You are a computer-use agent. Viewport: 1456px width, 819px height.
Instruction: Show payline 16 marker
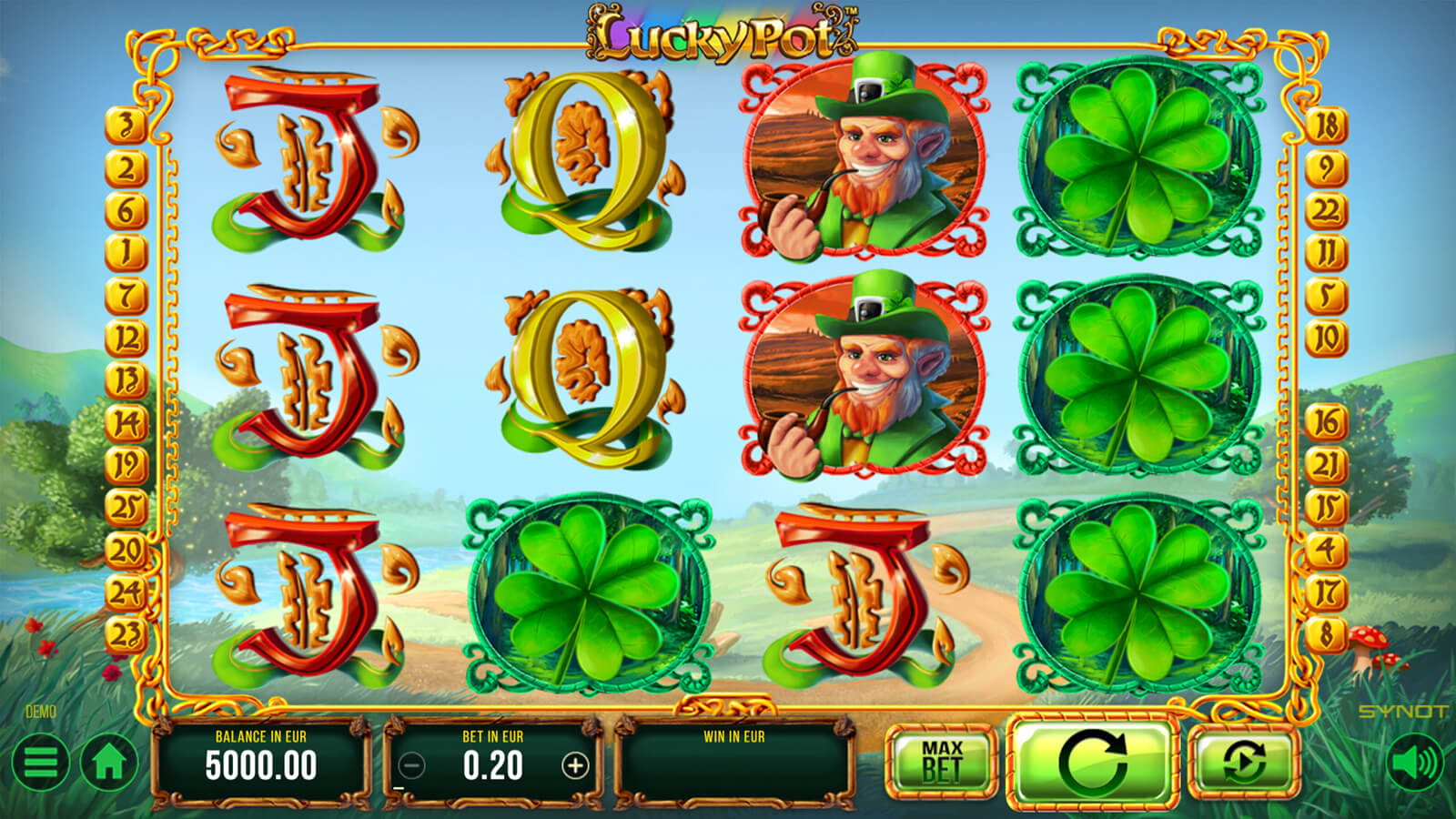(x=1326, y=421)
